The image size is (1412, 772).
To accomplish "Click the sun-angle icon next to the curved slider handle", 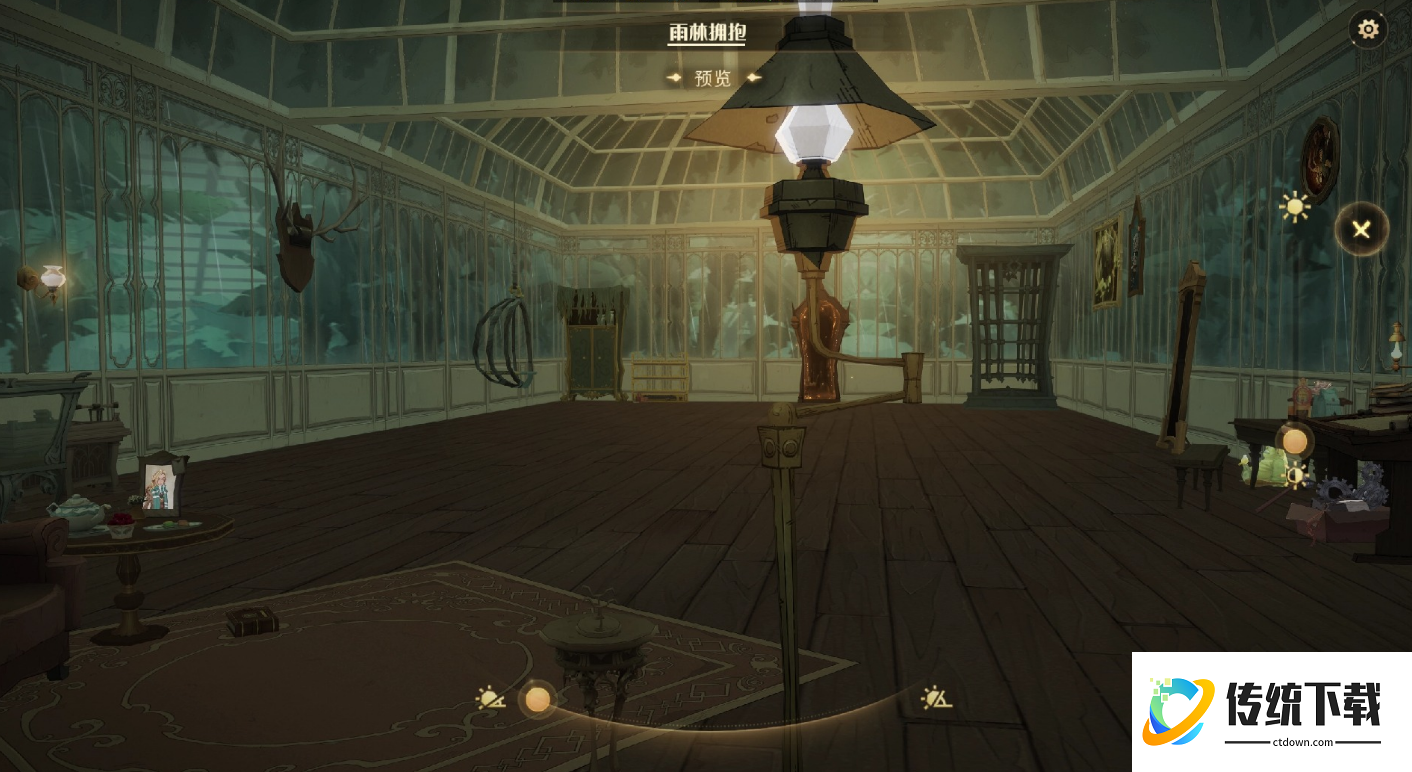I will point(491,698).
